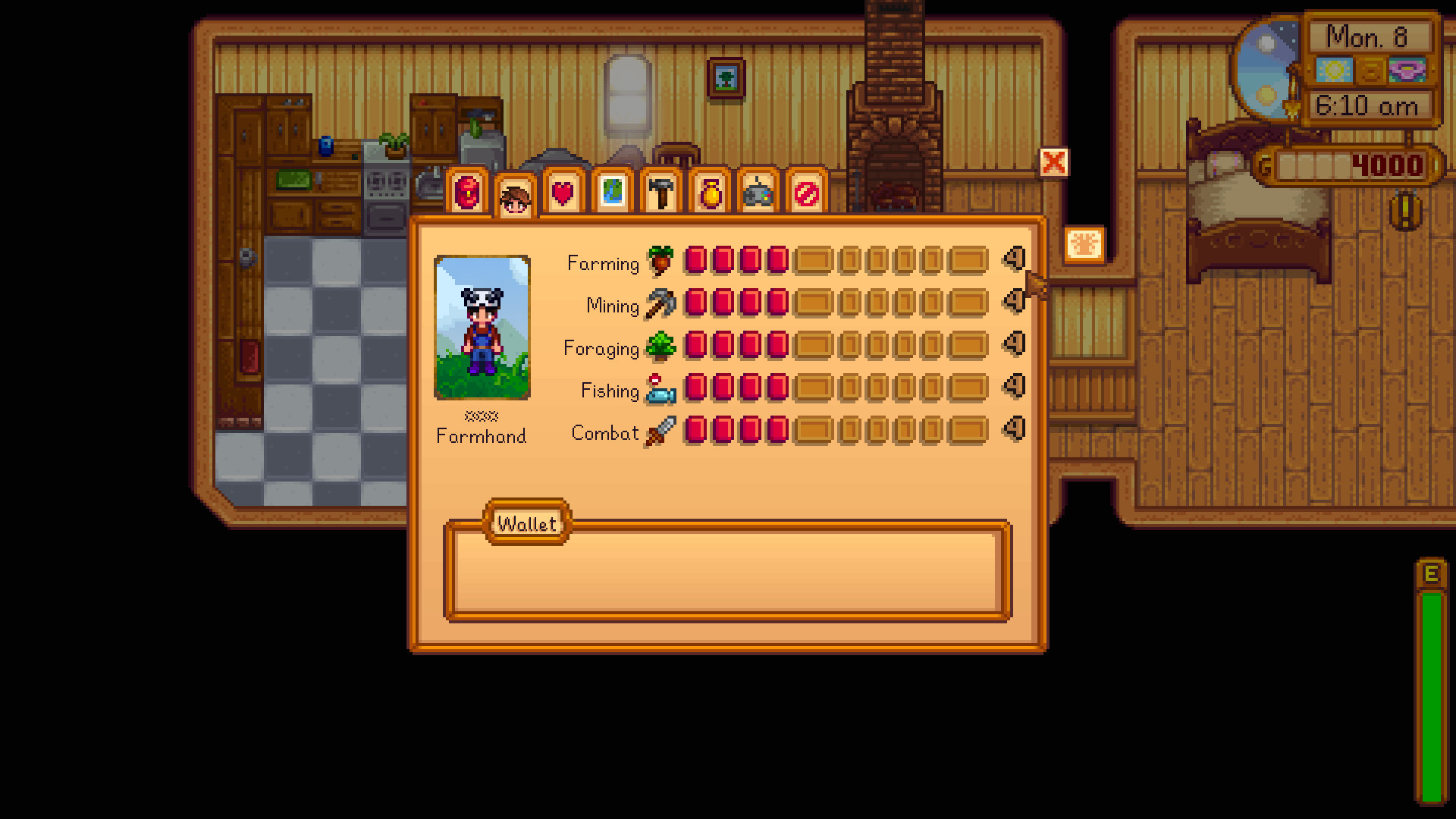This screenshot has width=1456, height=819.
Task: Show the Map tab
Action: 612,193
